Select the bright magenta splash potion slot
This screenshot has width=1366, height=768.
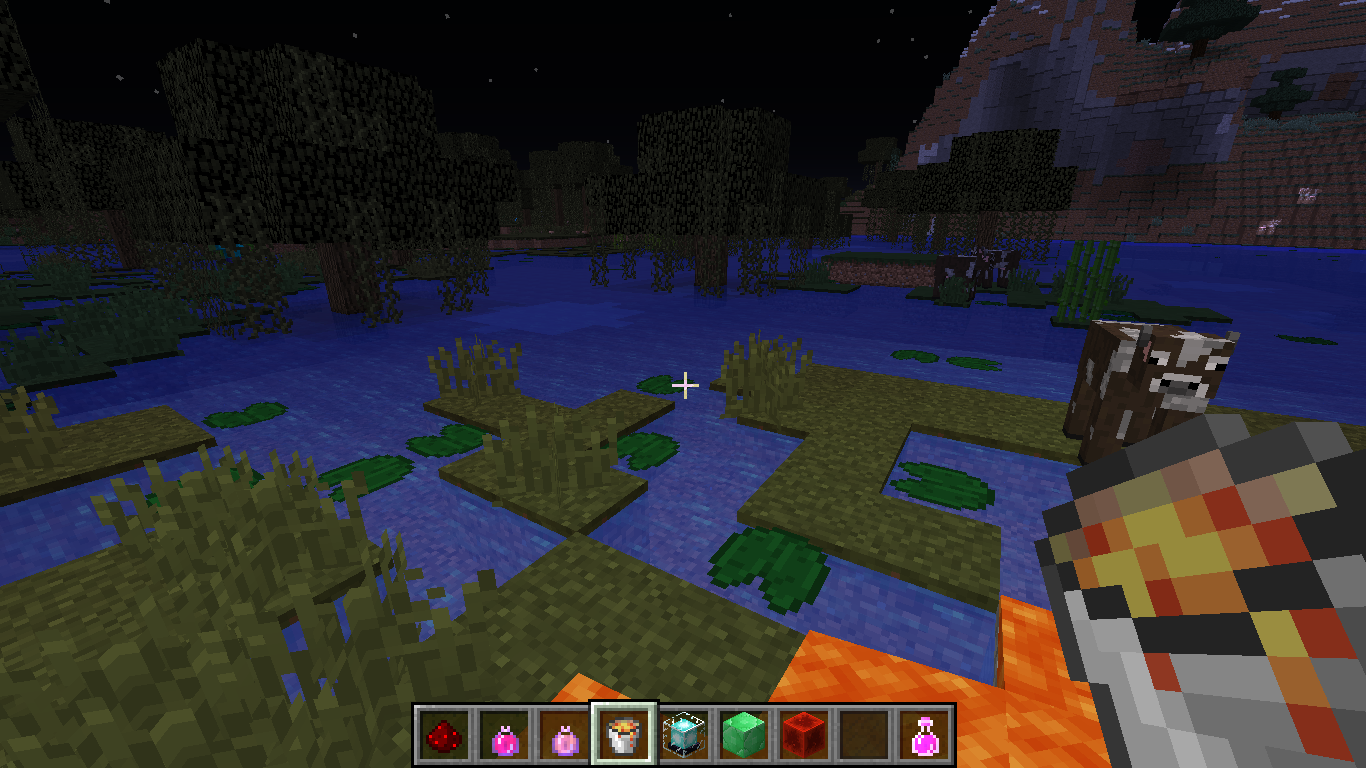coord(504,737)
